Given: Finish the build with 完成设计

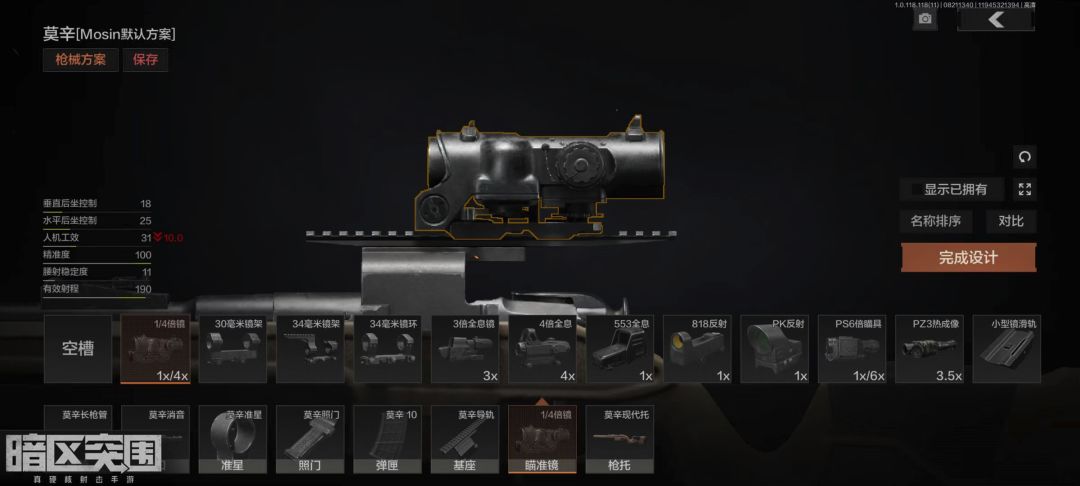Looking at the screenshot, I should [968, 257].
